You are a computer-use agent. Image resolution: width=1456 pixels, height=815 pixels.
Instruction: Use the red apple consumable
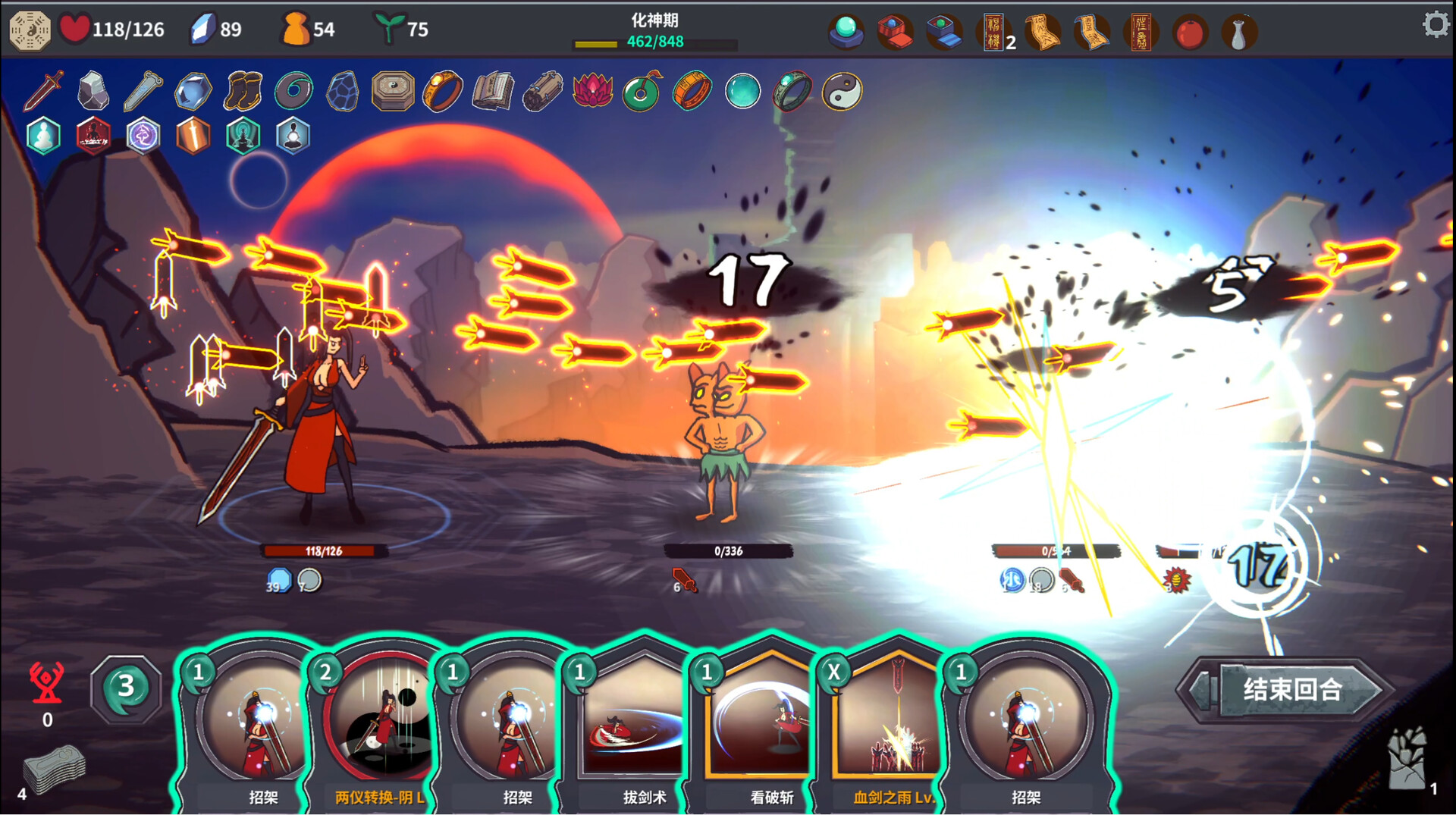[1190, 33]
